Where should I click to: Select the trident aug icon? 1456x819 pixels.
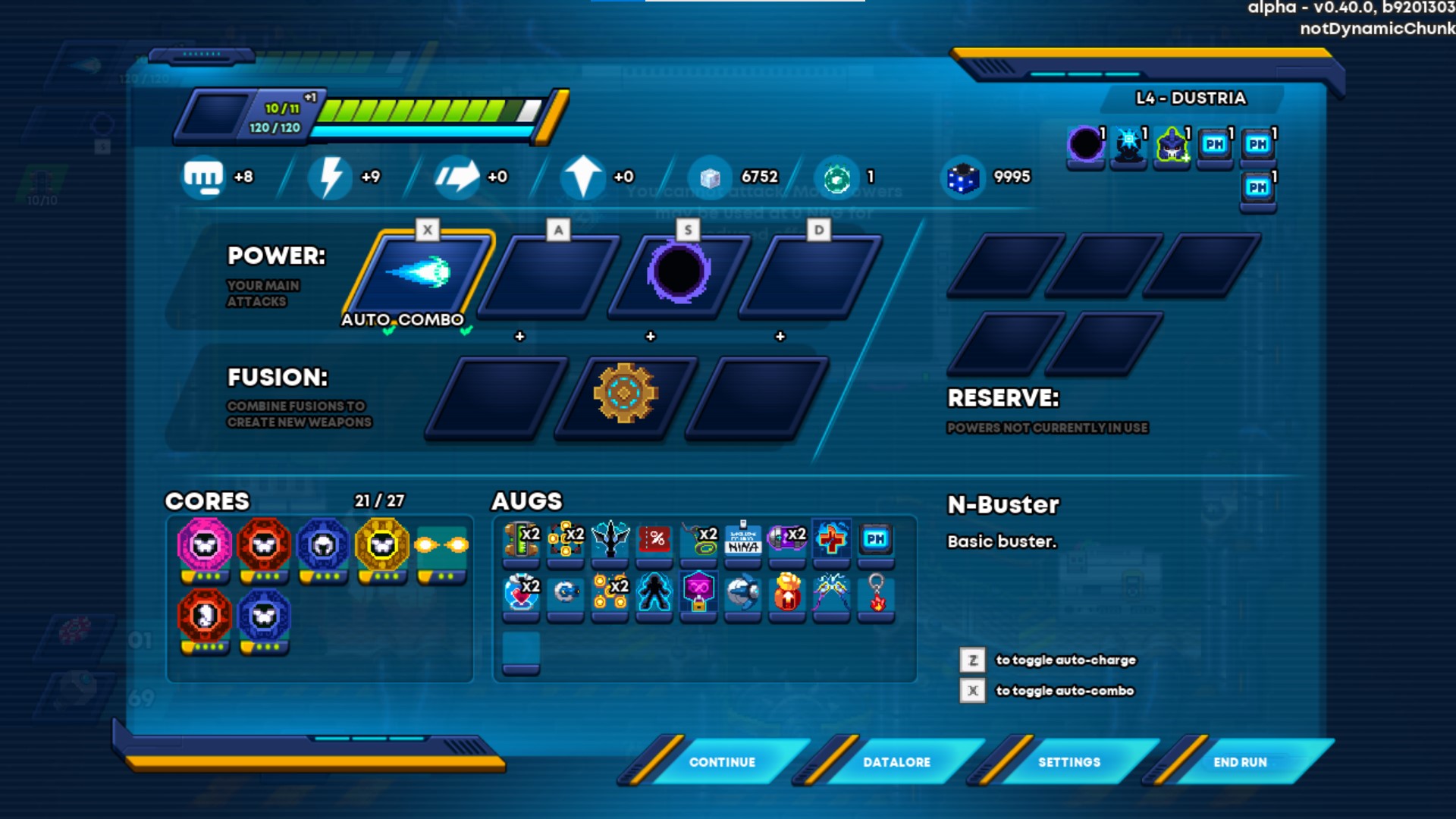tap(610, 539)
